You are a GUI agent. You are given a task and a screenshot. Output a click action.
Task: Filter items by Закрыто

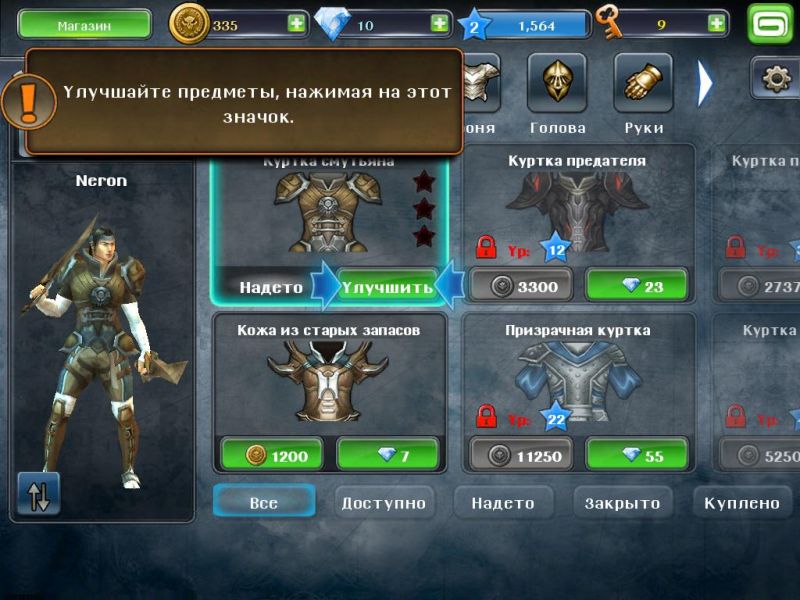click(622, 503)
